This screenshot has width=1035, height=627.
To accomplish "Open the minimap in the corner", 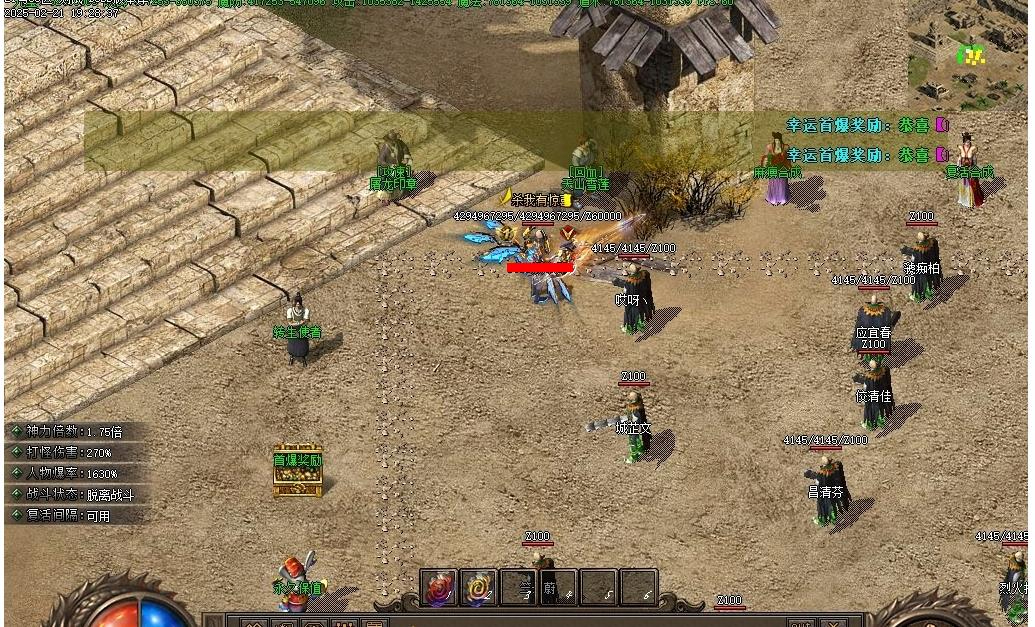I will pos(968,52).
